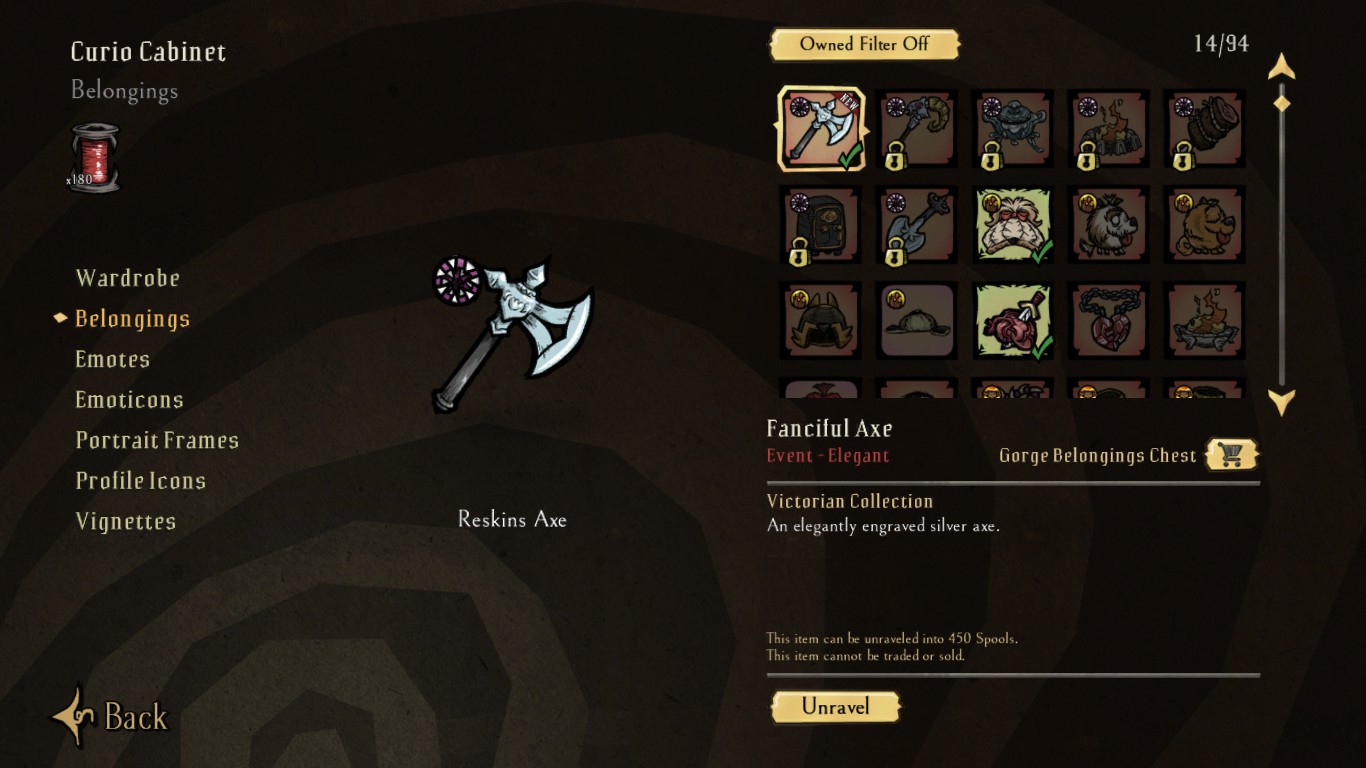Choose the locked shovel skin tile
This screenshot has height=768, width=1366.
tap(917, 226)
